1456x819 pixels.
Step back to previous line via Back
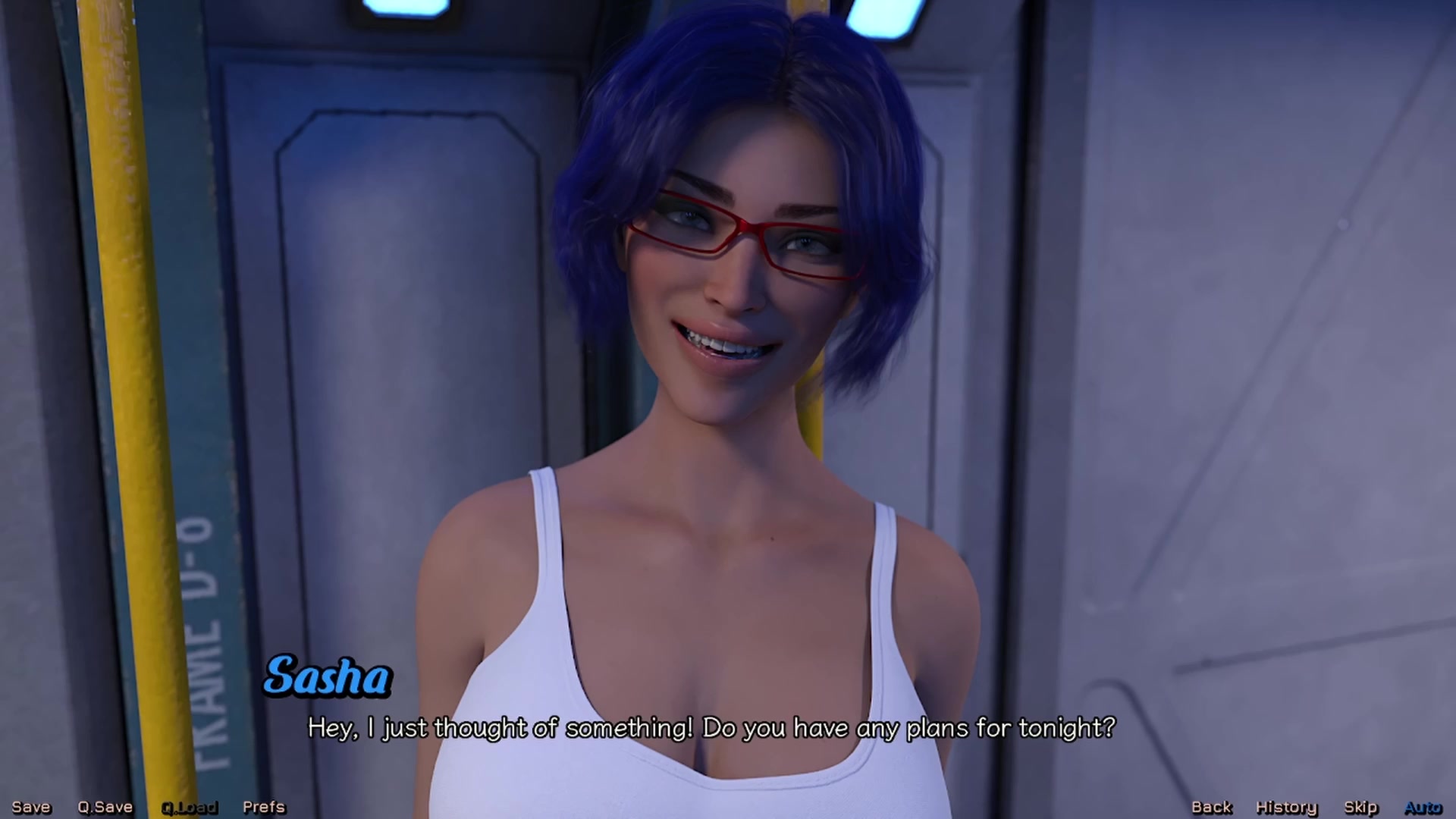pos(1211,806)
